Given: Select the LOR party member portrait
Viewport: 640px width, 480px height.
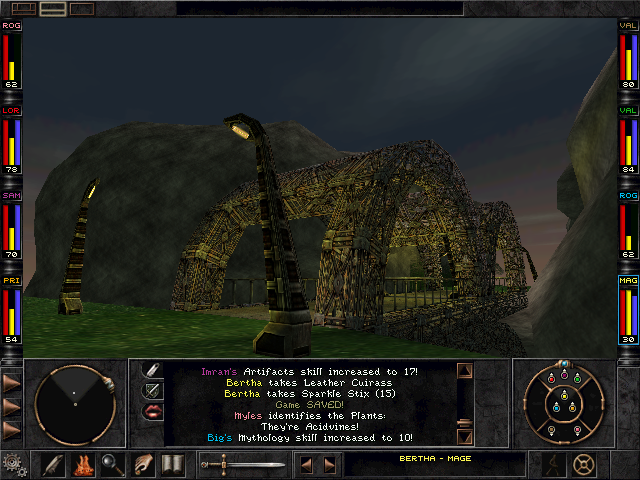Looking at the screenshot, I should pyautogui.click(x=12, y=141).
